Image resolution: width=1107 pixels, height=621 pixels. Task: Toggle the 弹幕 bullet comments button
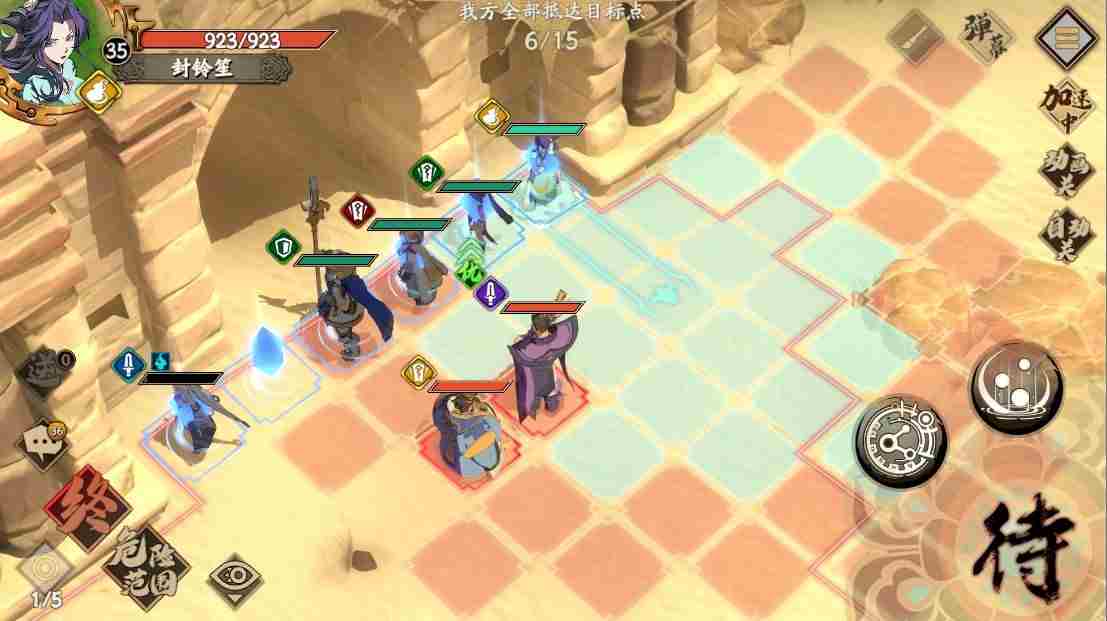pyautogui.click(x=983, y=38)
